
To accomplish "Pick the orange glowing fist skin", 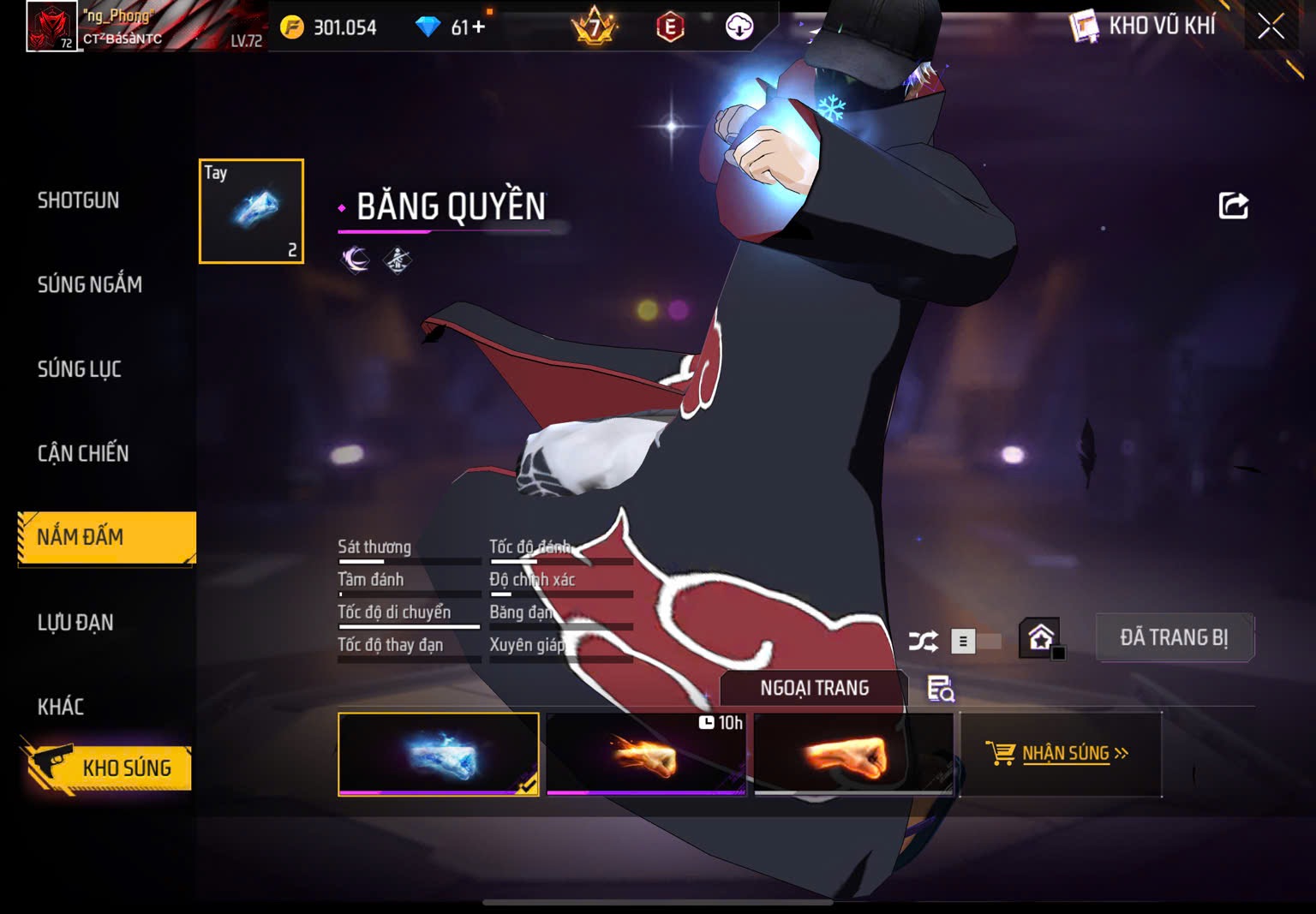I will coord(853,754).
